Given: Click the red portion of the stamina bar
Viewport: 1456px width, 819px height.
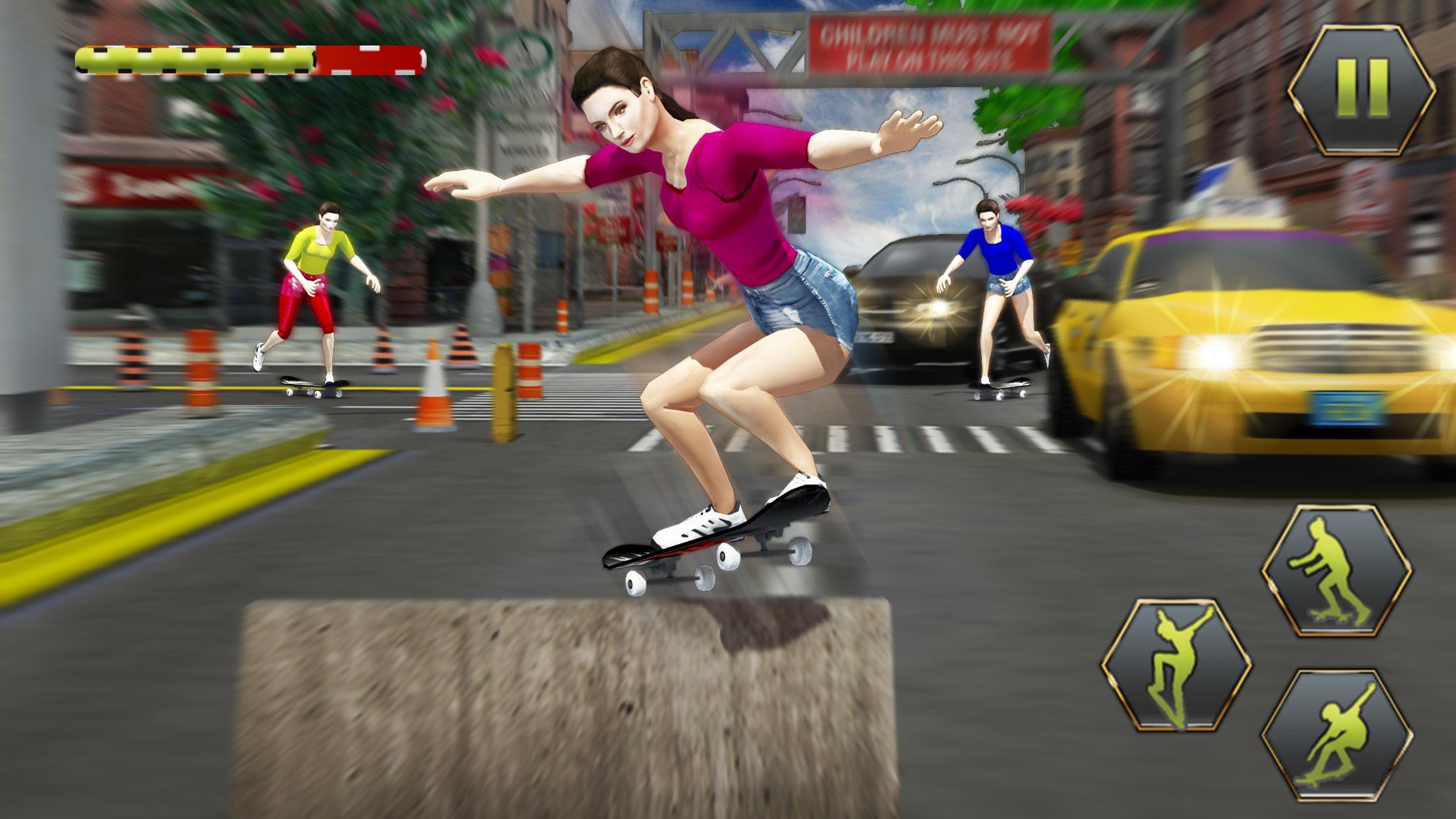Looking at the screenshot, I should click(369, 58).
